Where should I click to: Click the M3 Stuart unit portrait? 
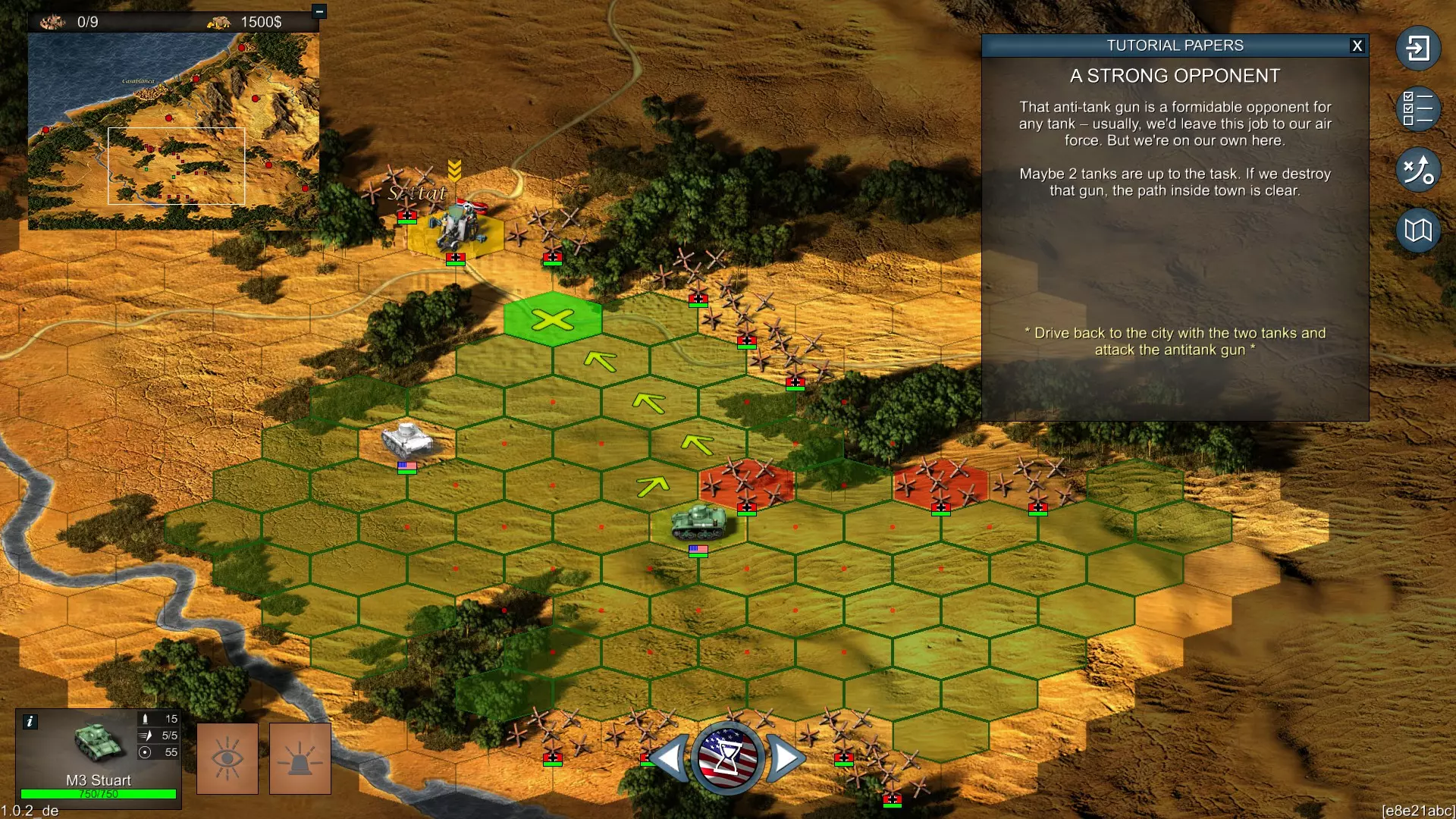click(97, 743)
